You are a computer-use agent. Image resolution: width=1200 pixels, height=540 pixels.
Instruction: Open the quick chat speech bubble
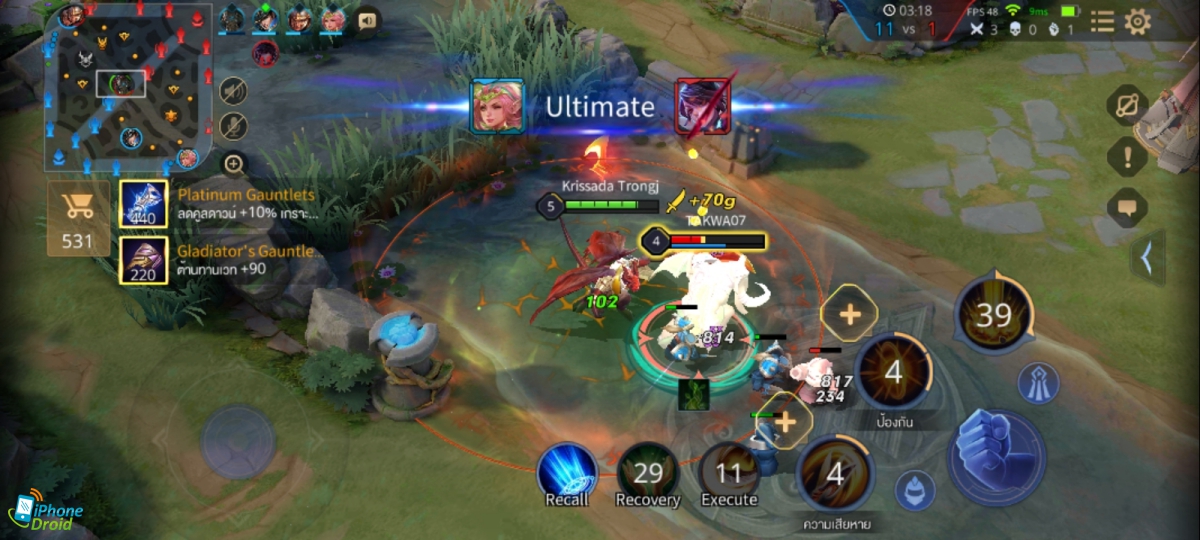pos(1127,208)
